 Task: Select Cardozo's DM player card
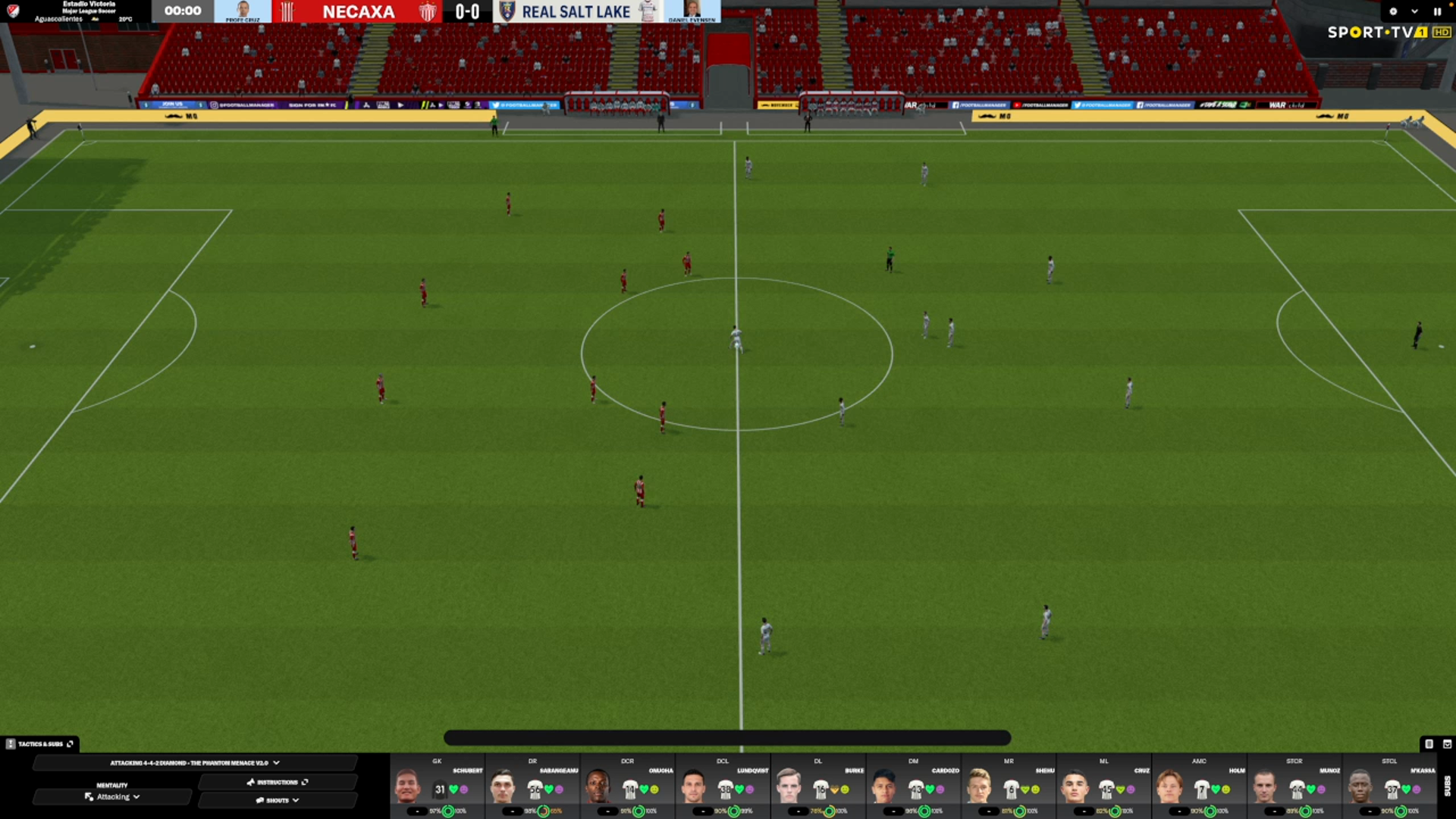[914, 787]
